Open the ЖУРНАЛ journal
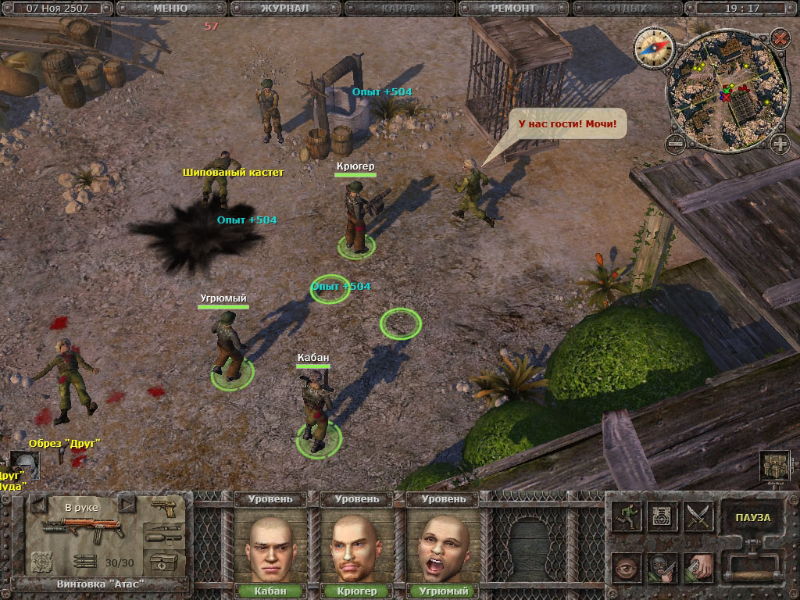The image size is (800, 600). point(284,8)
